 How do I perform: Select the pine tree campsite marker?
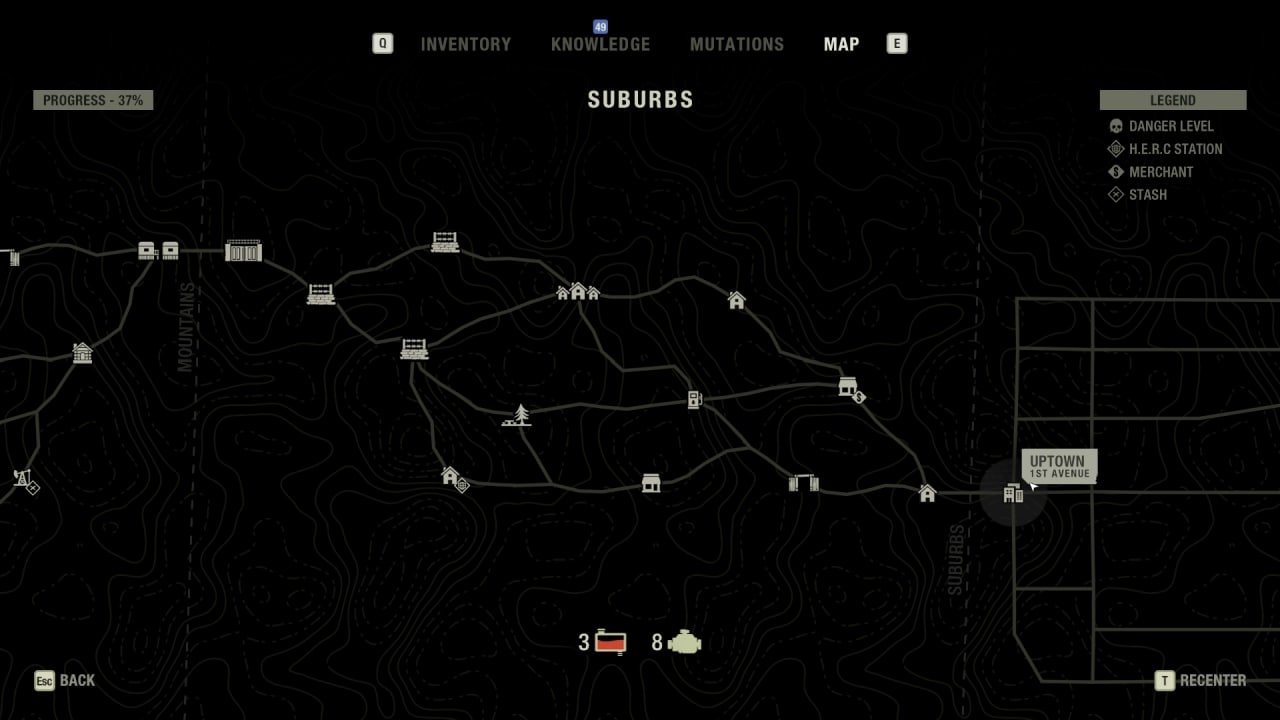tap(517, 415)
